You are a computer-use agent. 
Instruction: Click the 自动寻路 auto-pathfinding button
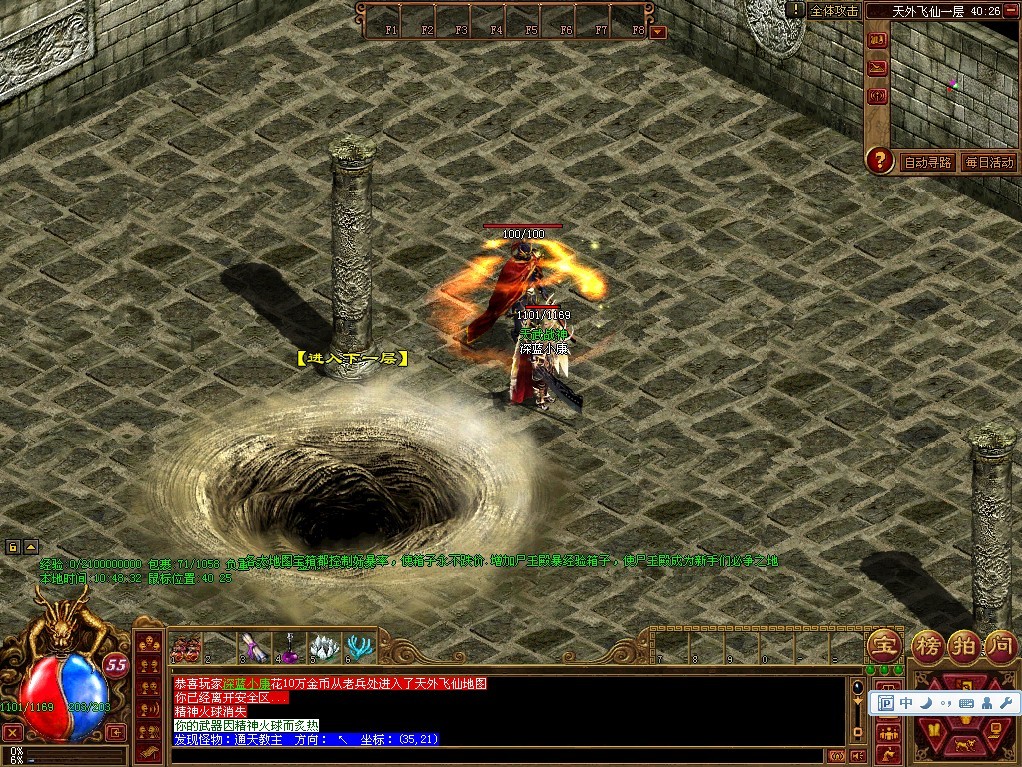(x=927, y=162)
